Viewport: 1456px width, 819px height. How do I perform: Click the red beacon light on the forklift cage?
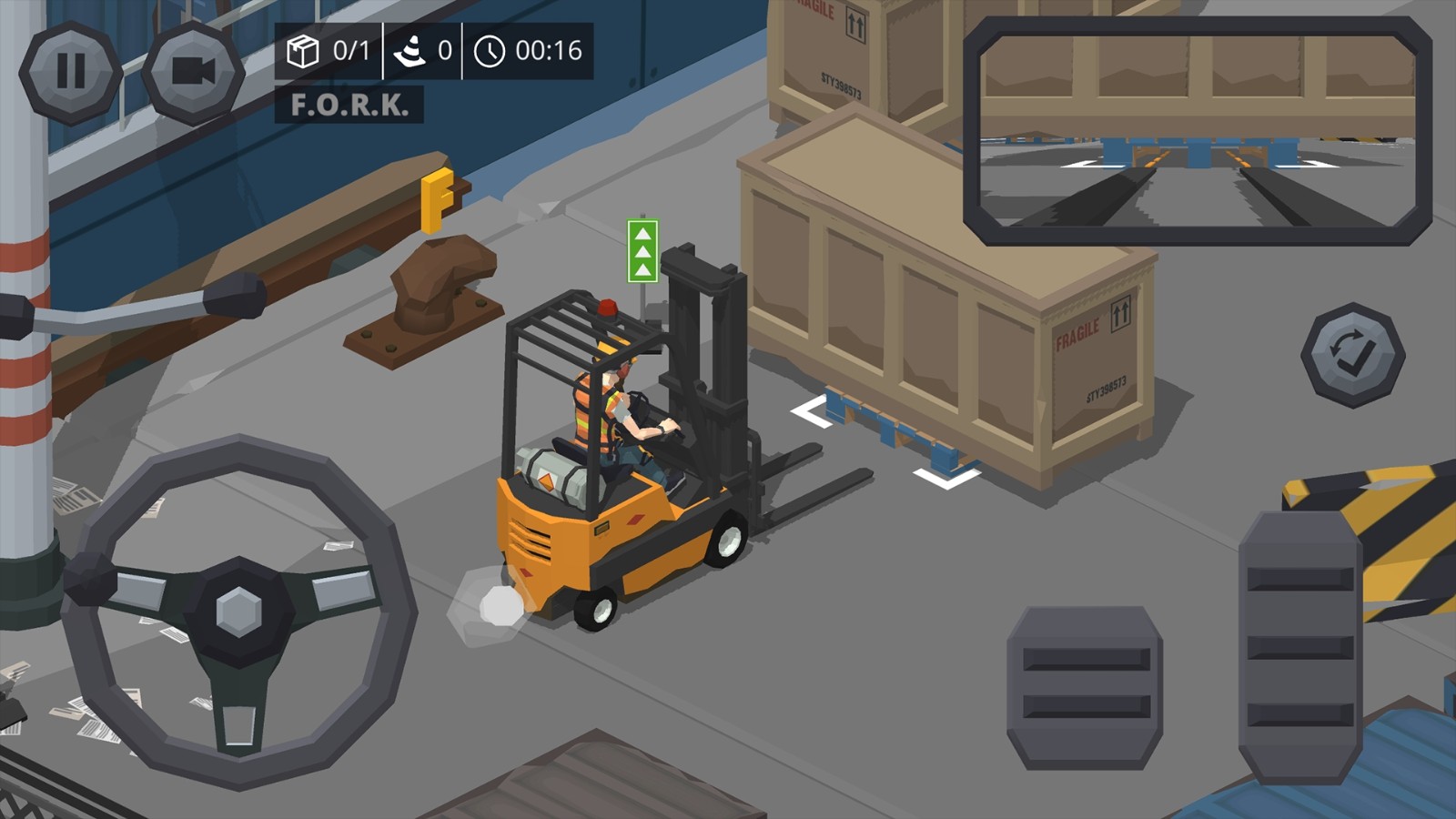(x=605, y=309)
